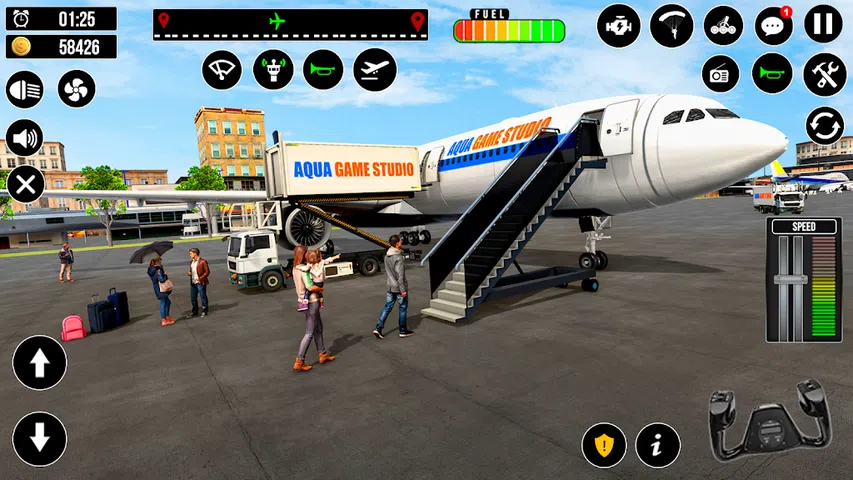Activate the windshield wiper icon

pyautogui.click(x=222, y=70)
